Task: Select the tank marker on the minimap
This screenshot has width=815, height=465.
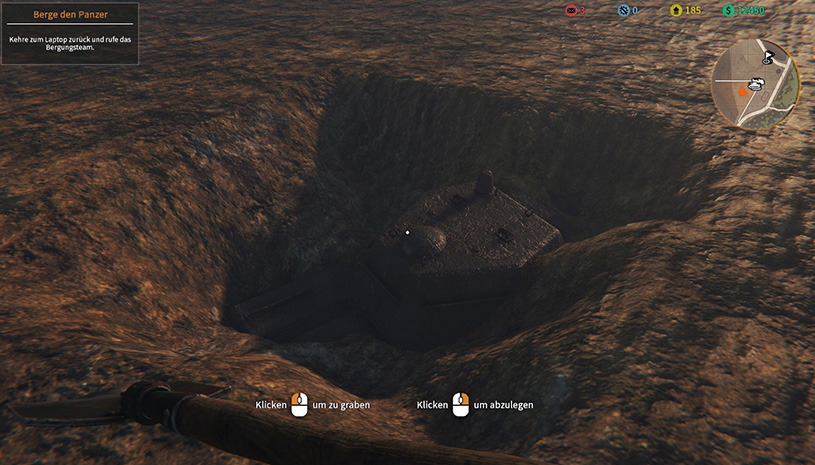Action: point(757,84)
